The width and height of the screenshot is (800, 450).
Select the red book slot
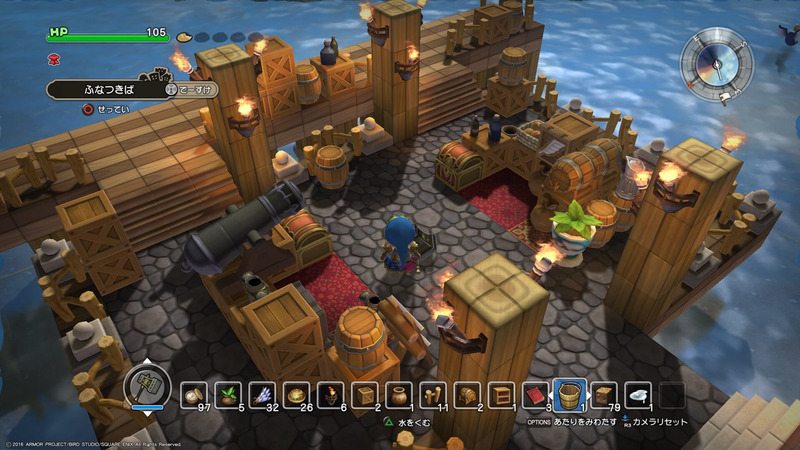pos(535,395)
